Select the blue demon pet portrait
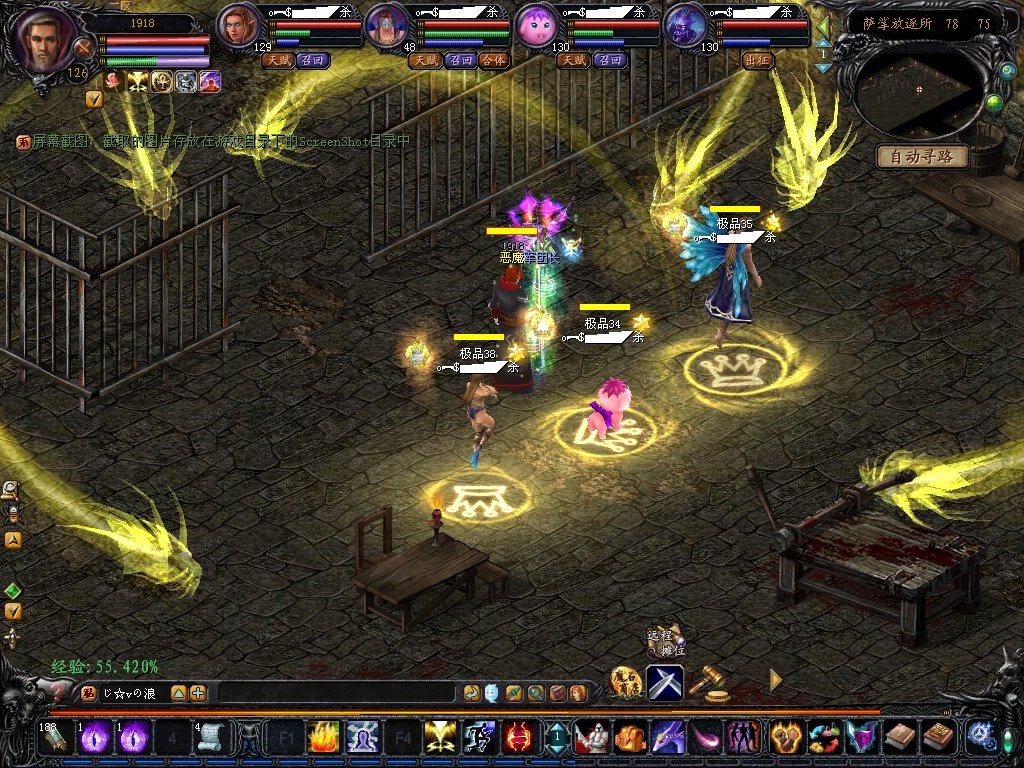The image size is (1024, 768). (684, 25)
